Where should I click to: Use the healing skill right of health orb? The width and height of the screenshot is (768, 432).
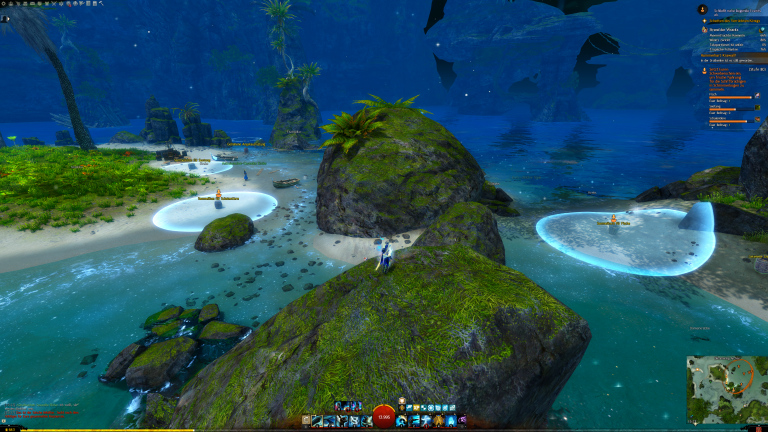(x=402, y=421)
